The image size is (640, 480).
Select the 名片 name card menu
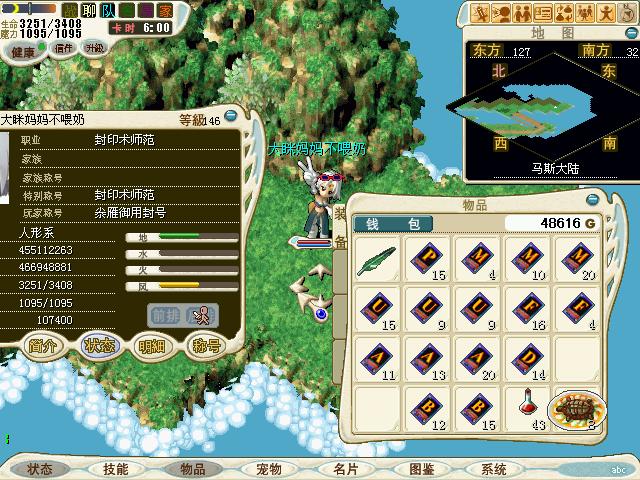click(345, 468)
